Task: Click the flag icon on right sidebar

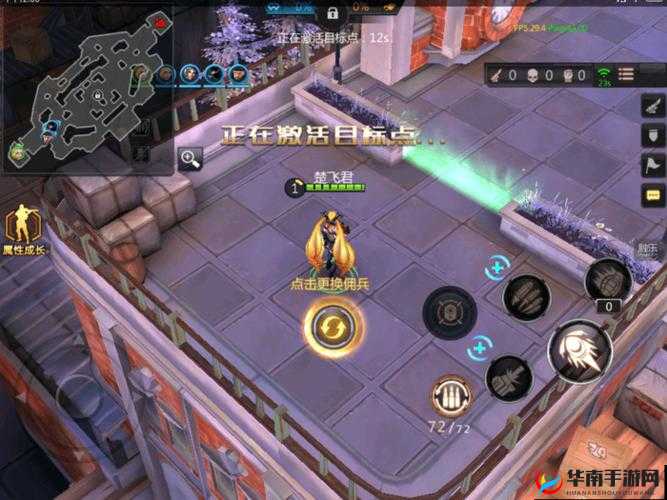Action: (651, 167)
